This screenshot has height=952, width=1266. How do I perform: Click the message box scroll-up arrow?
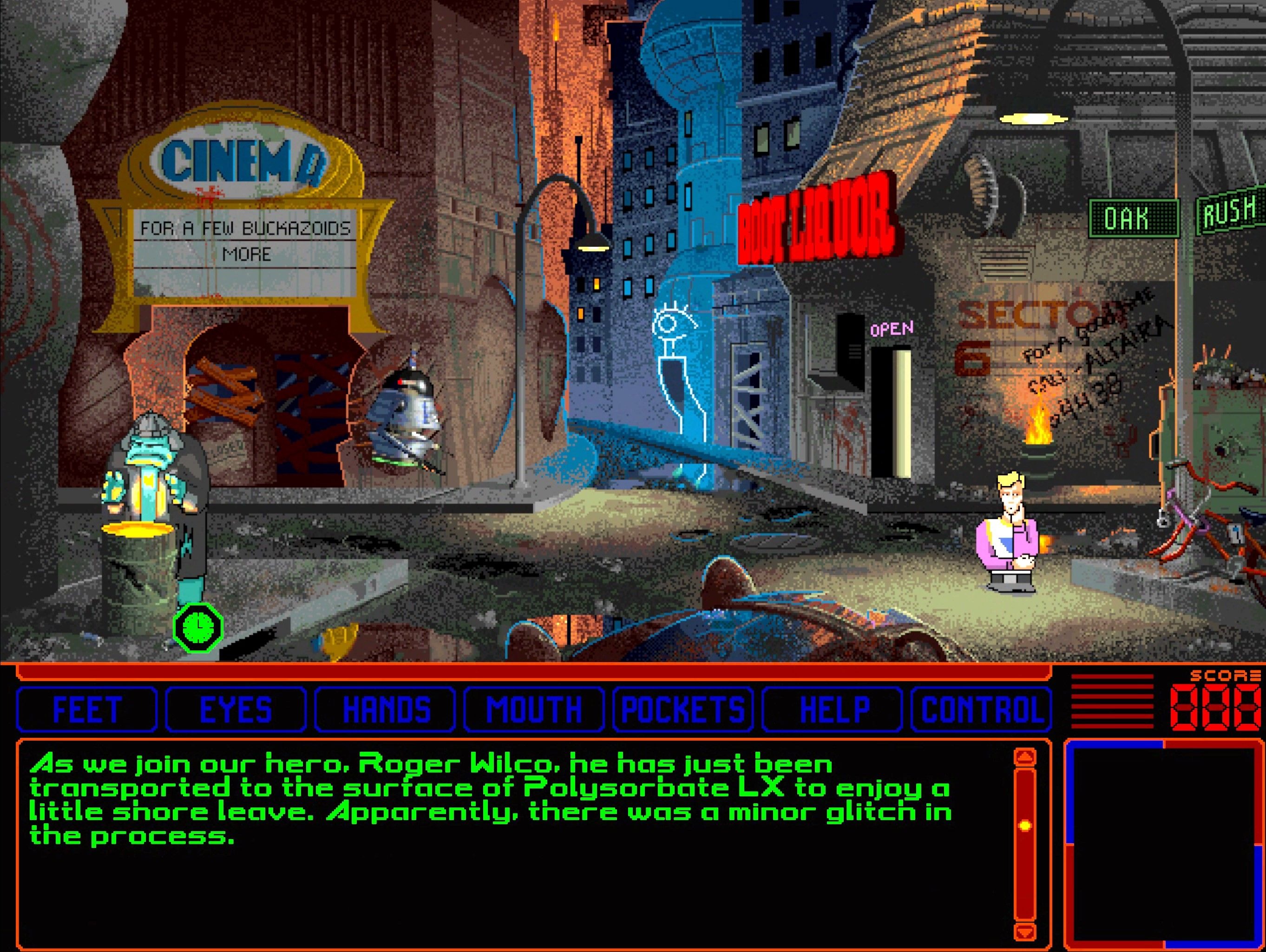1024,758
